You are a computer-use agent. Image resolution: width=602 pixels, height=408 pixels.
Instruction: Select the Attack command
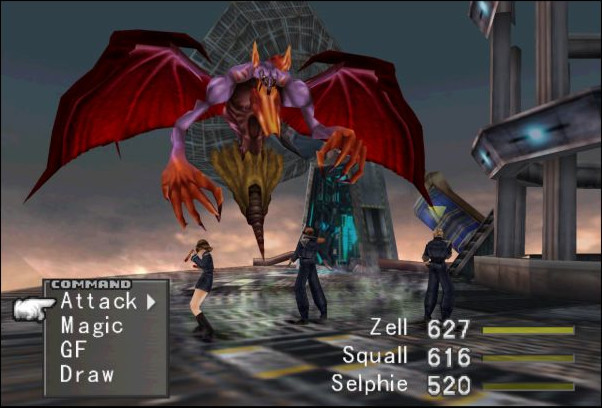pyautogui.click(x=98, y=300)
